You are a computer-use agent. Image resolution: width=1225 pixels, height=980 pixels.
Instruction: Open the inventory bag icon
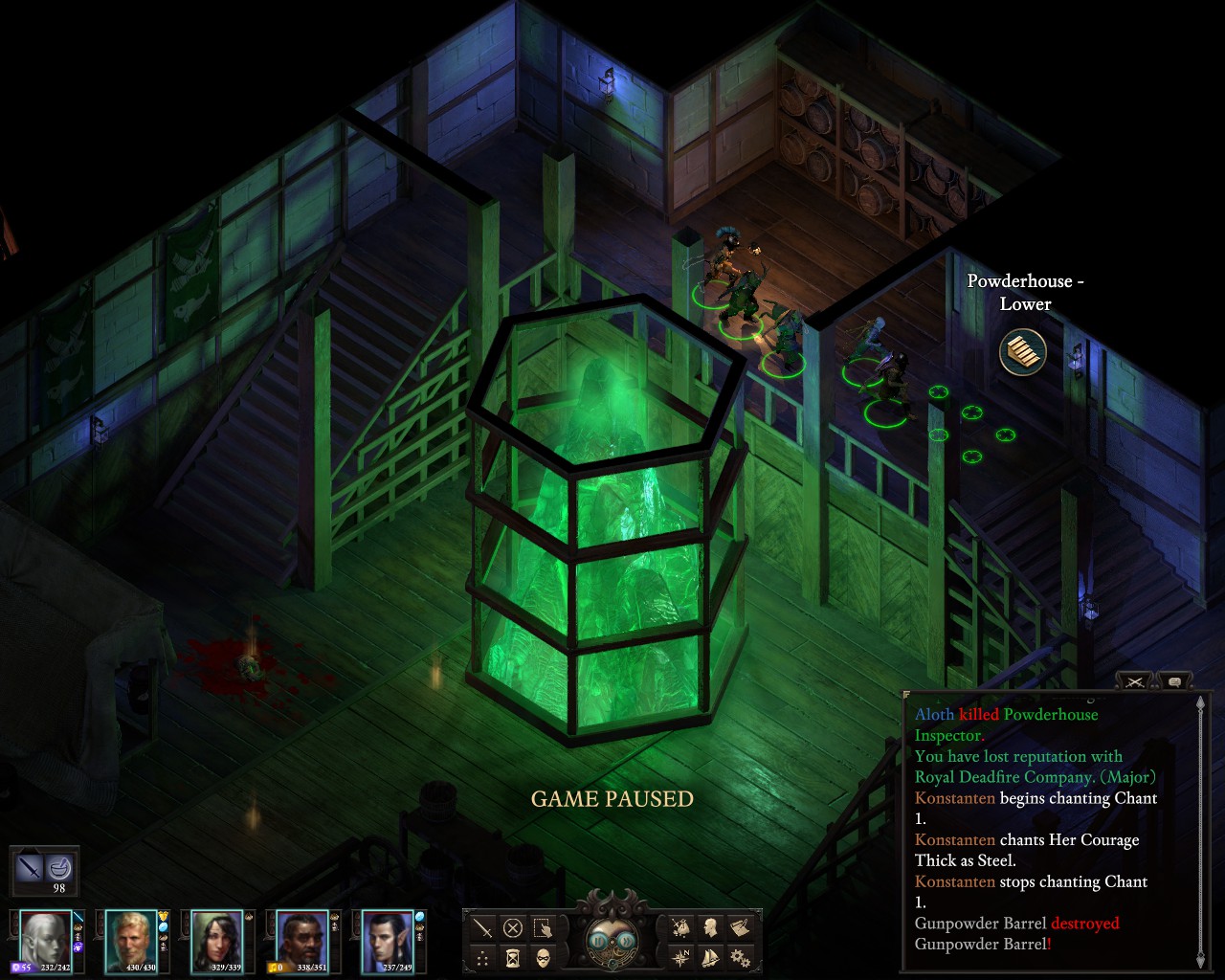(680, 927)
